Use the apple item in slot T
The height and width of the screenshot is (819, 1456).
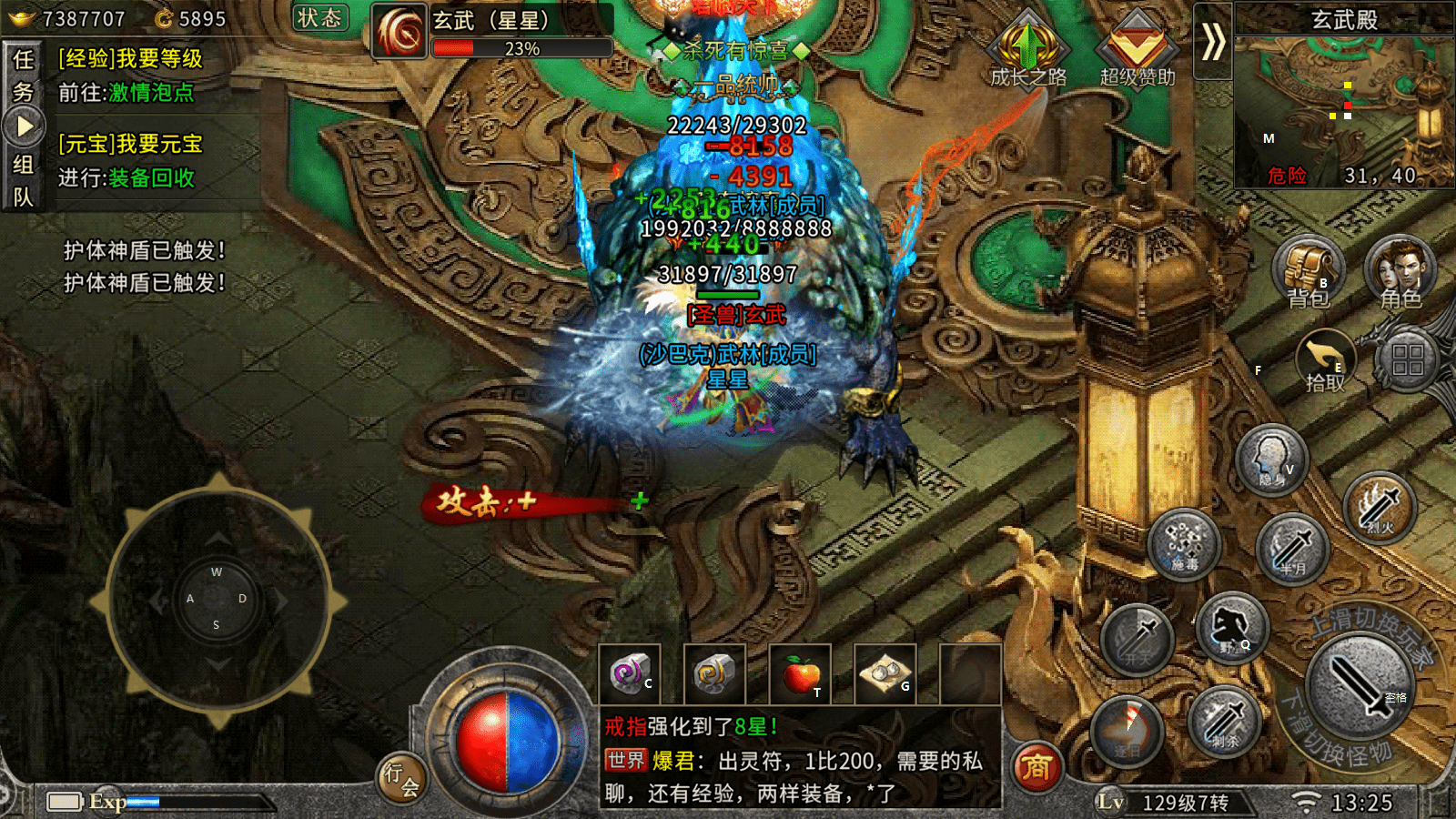pyautogui.click(x=799, y=673)
